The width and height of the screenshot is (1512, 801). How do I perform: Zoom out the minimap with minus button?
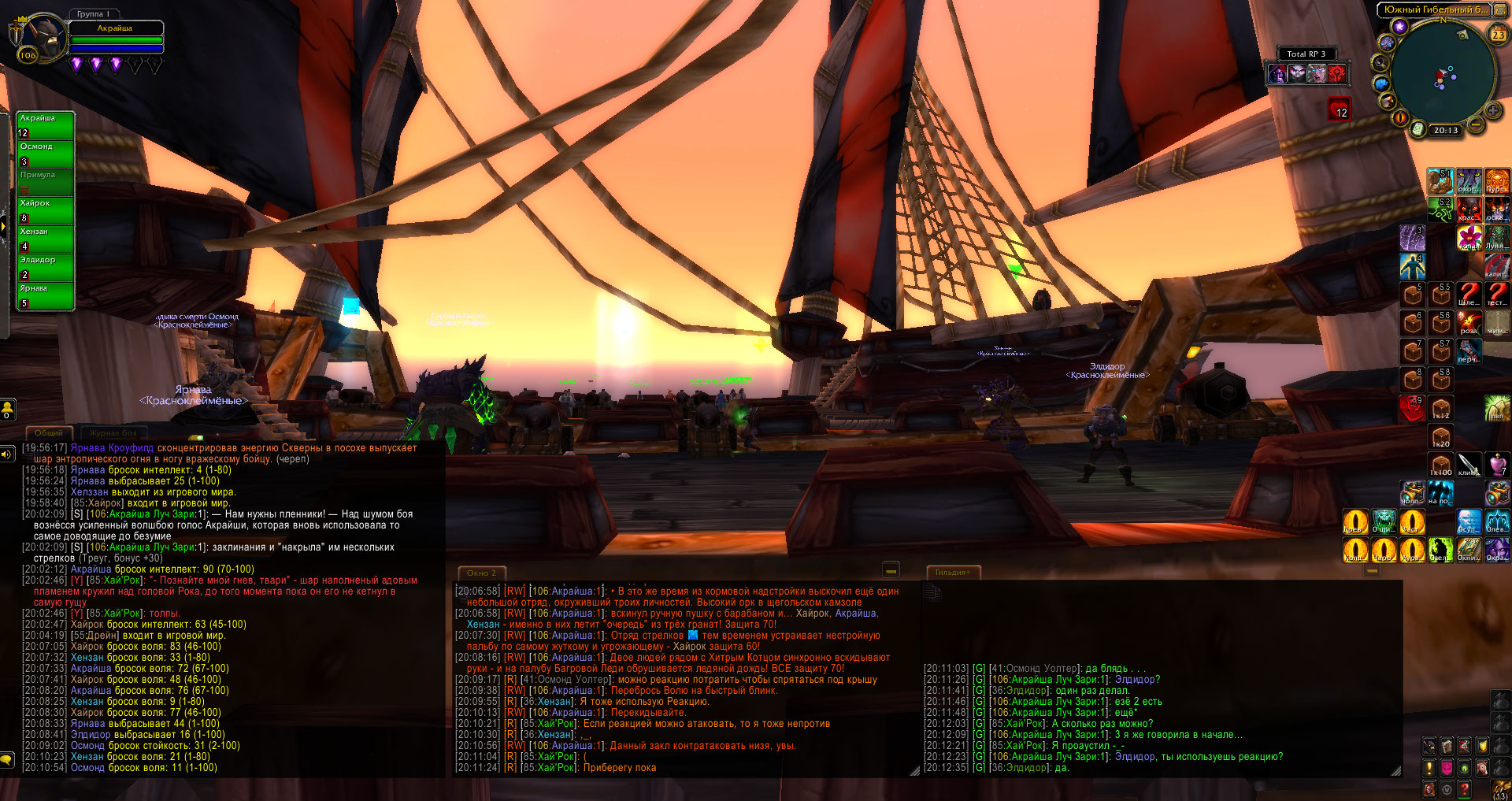click(x=1476, y=124)
